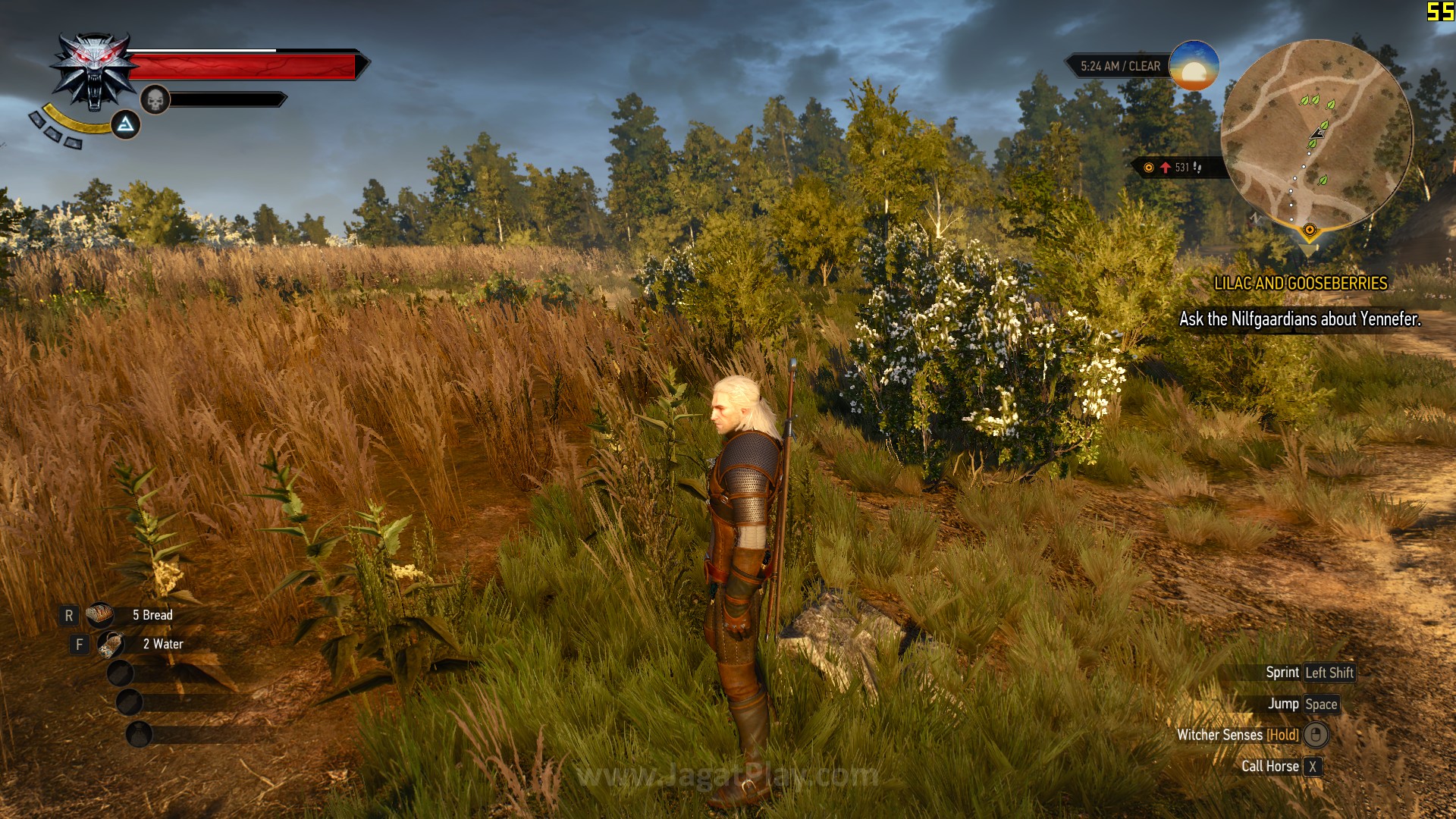The image size is (1456, 819).
Task: Open the Lilac and Gooseberries quest tracker
Action: [x=1300, y=284]
